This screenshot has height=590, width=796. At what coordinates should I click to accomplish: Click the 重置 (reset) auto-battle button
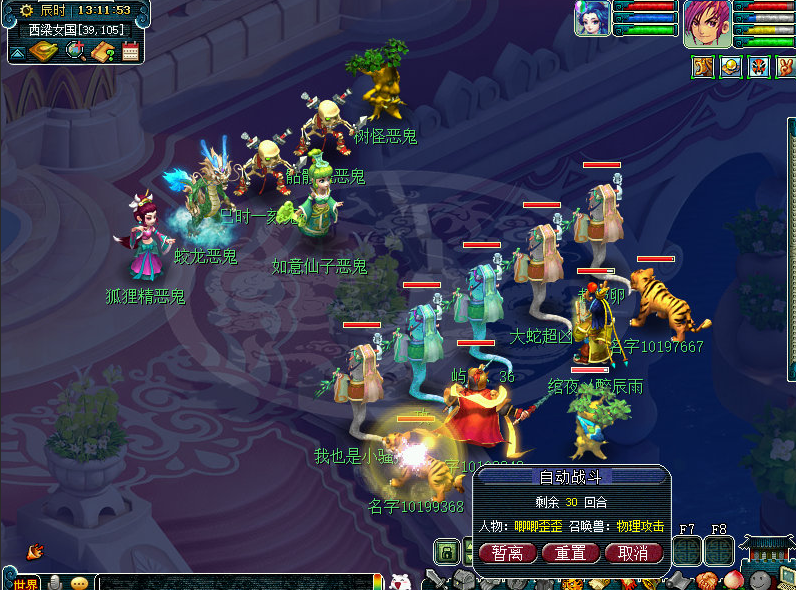(570, 553)
